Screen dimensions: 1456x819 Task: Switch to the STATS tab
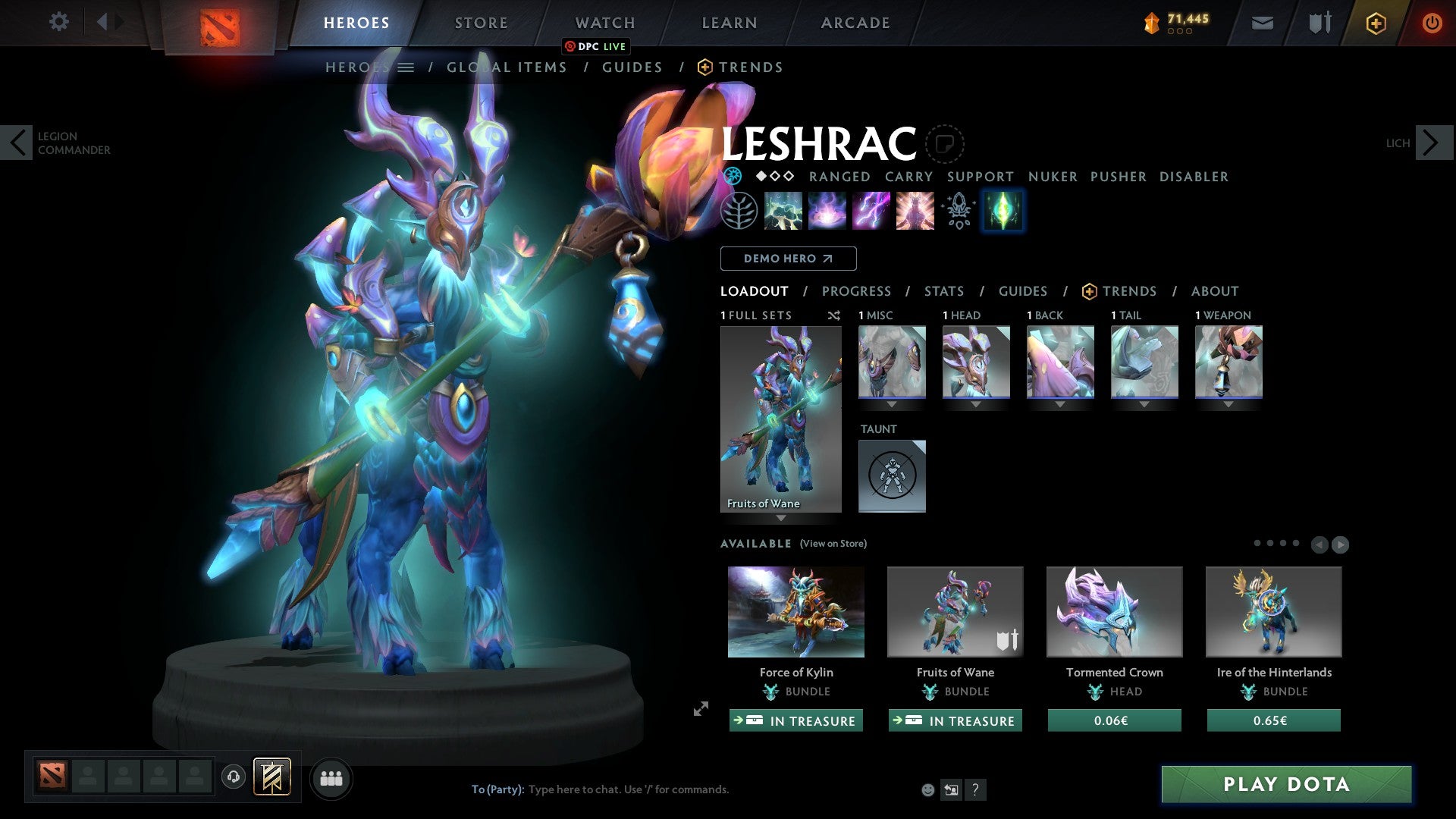point(944,291)
